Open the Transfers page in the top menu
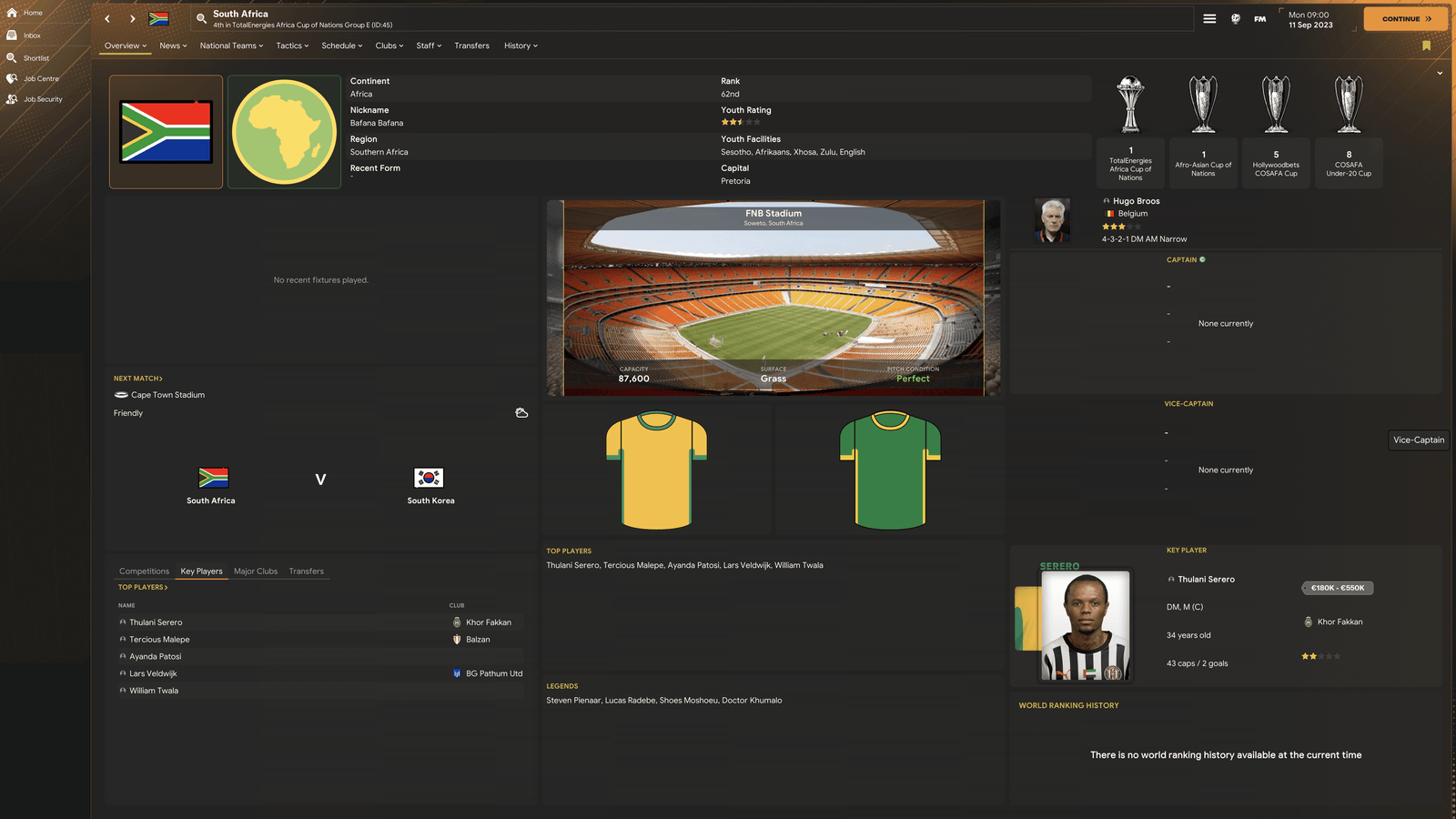Viewport: 1456px width, 819px height. [x=471, y=45]
